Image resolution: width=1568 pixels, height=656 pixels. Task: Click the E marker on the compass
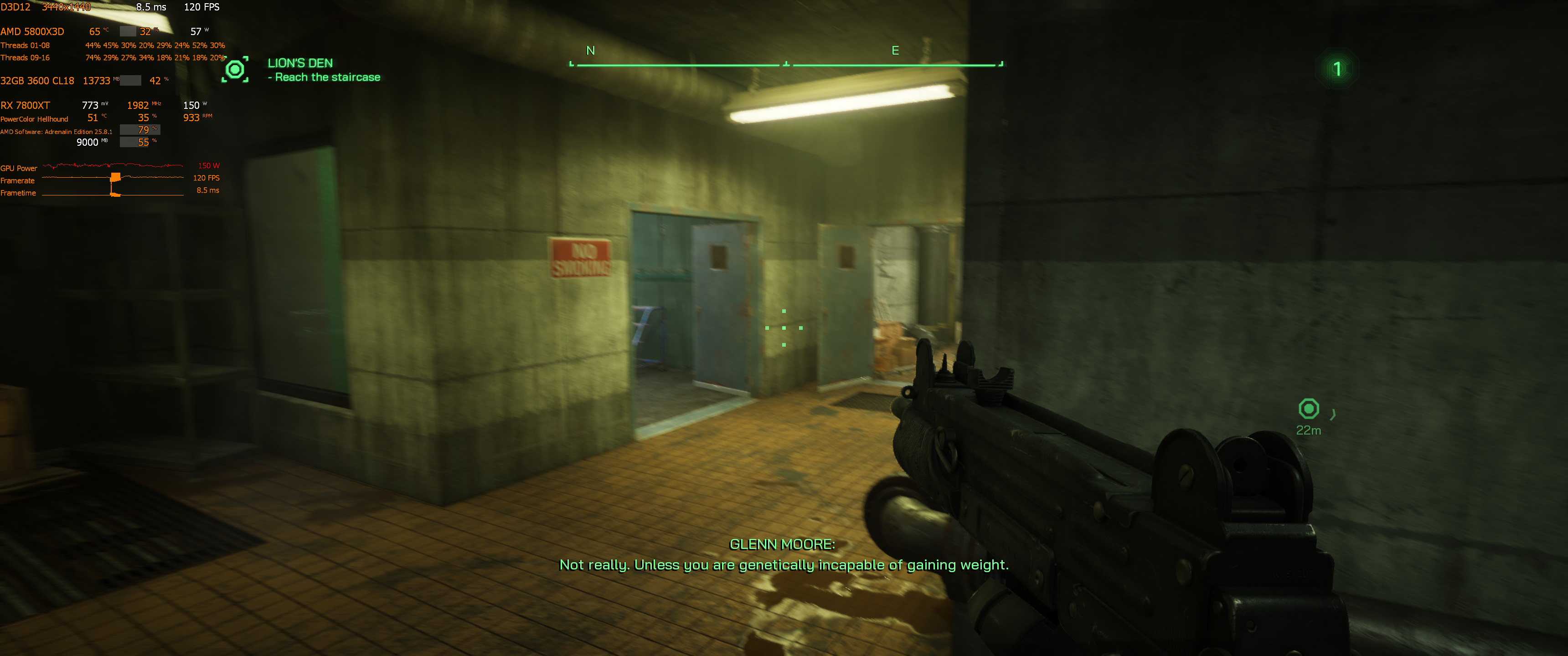(x=895, y=51)
